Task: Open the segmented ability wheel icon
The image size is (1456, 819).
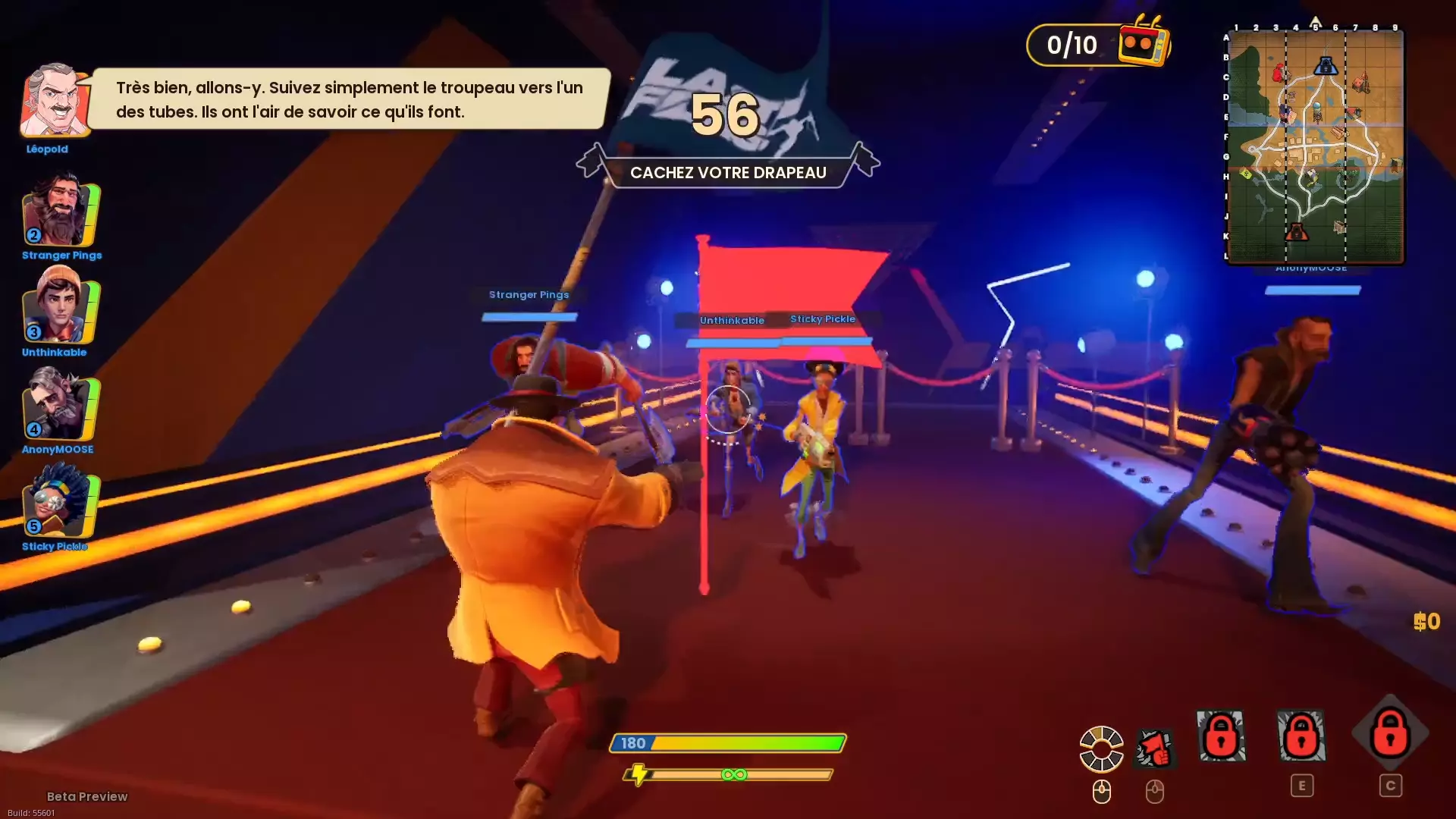Action: 1101,747
